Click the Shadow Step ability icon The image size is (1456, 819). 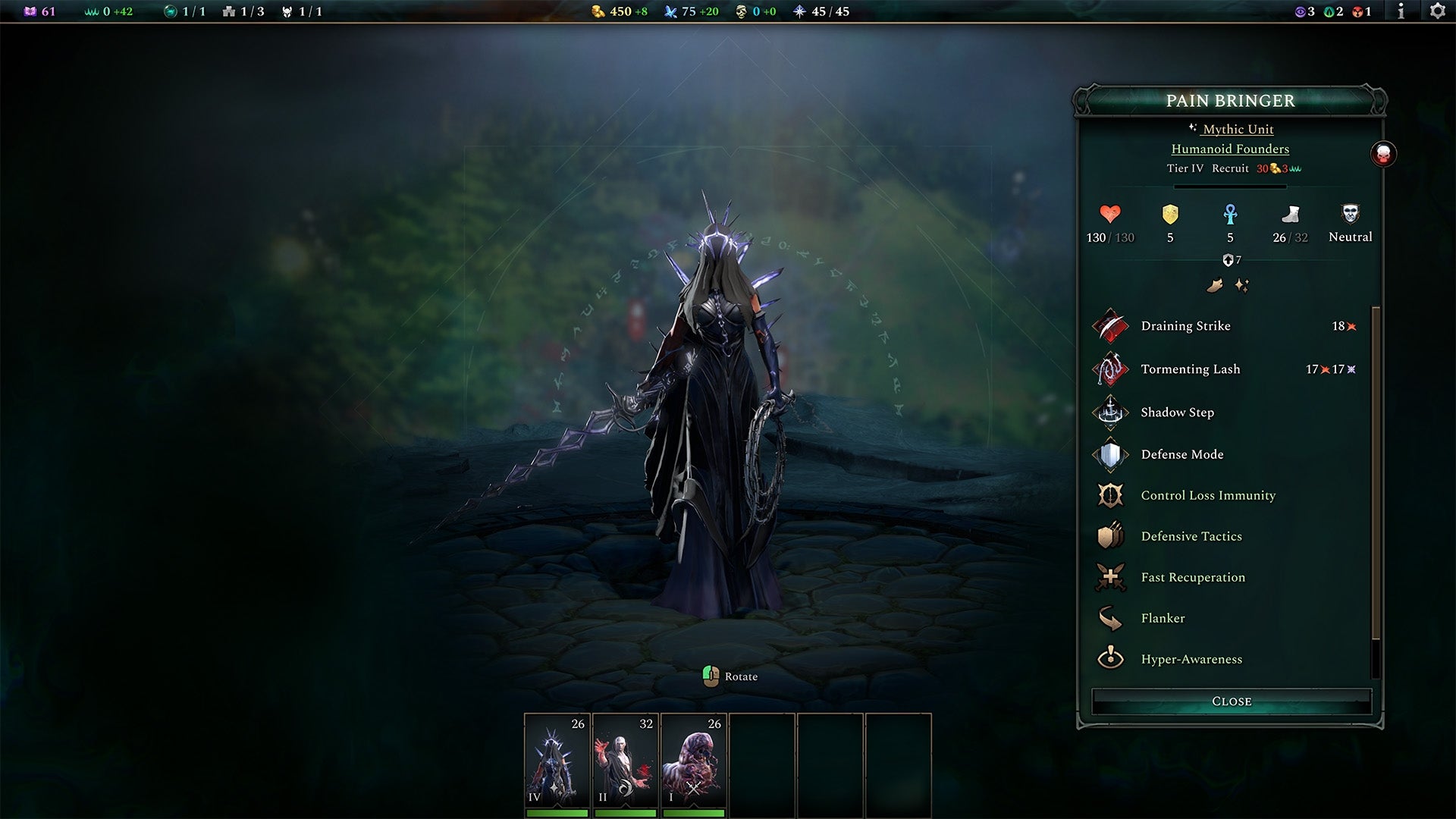click(x=1110, y=414)
